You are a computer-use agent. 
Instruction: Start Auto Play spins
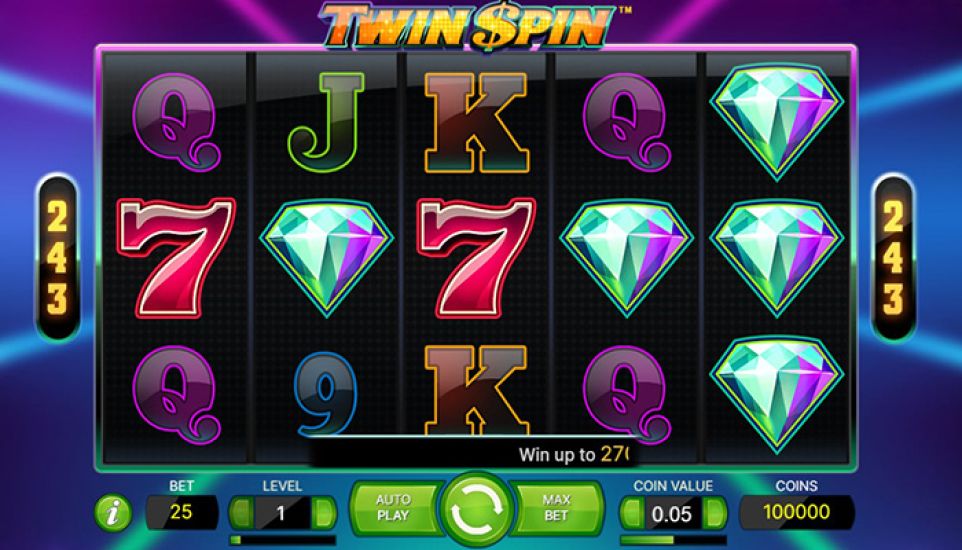click(x=393, y=507)
